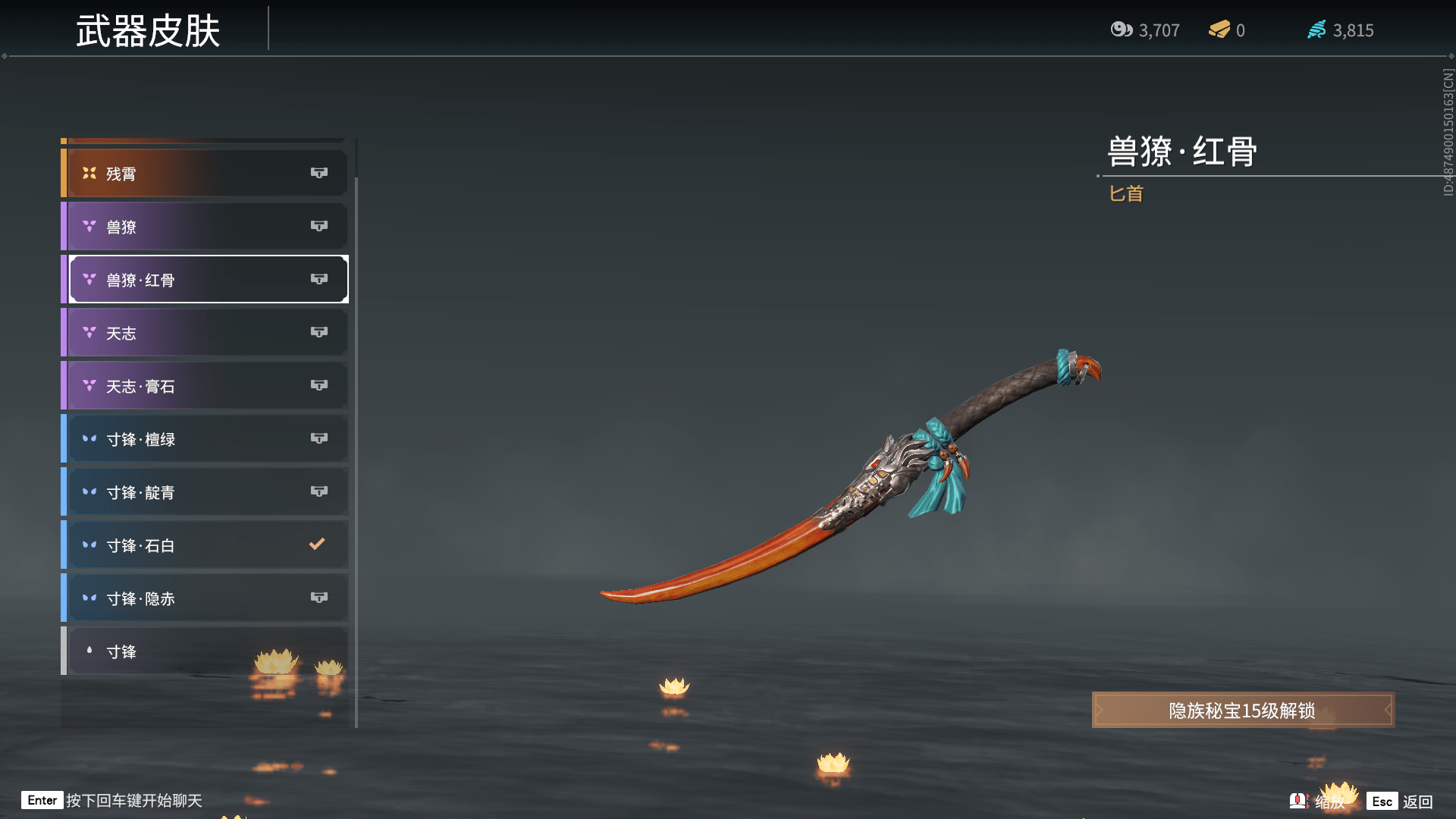
Task: Choose the 寸锋·檀绿 skin
Action: pos(205,439)
